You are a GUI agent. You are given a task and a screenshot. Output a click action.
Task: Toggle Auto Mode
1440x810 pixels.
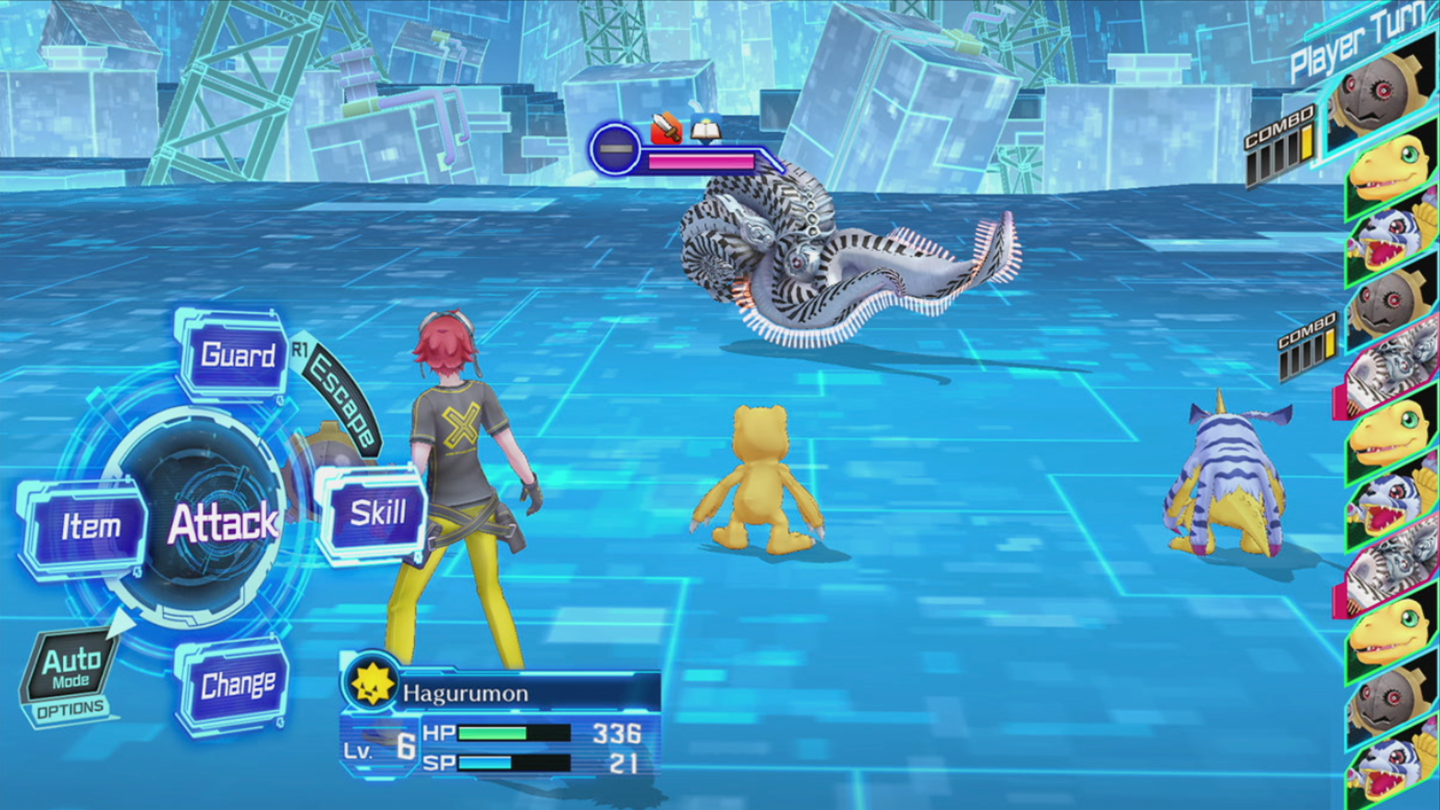[70, 667]
